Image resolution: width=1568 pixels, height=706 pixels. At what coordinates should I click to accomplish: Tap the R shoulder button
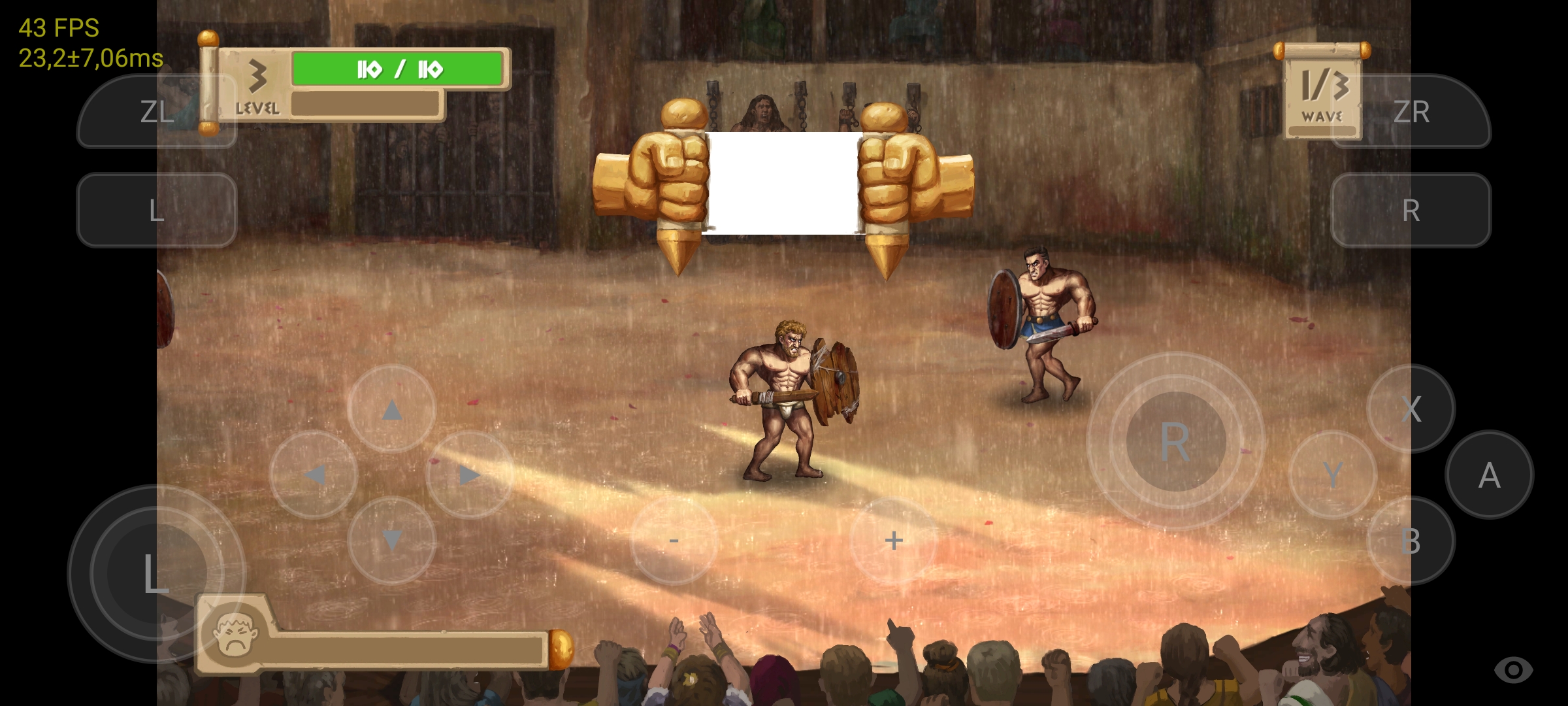(1413, 210)
